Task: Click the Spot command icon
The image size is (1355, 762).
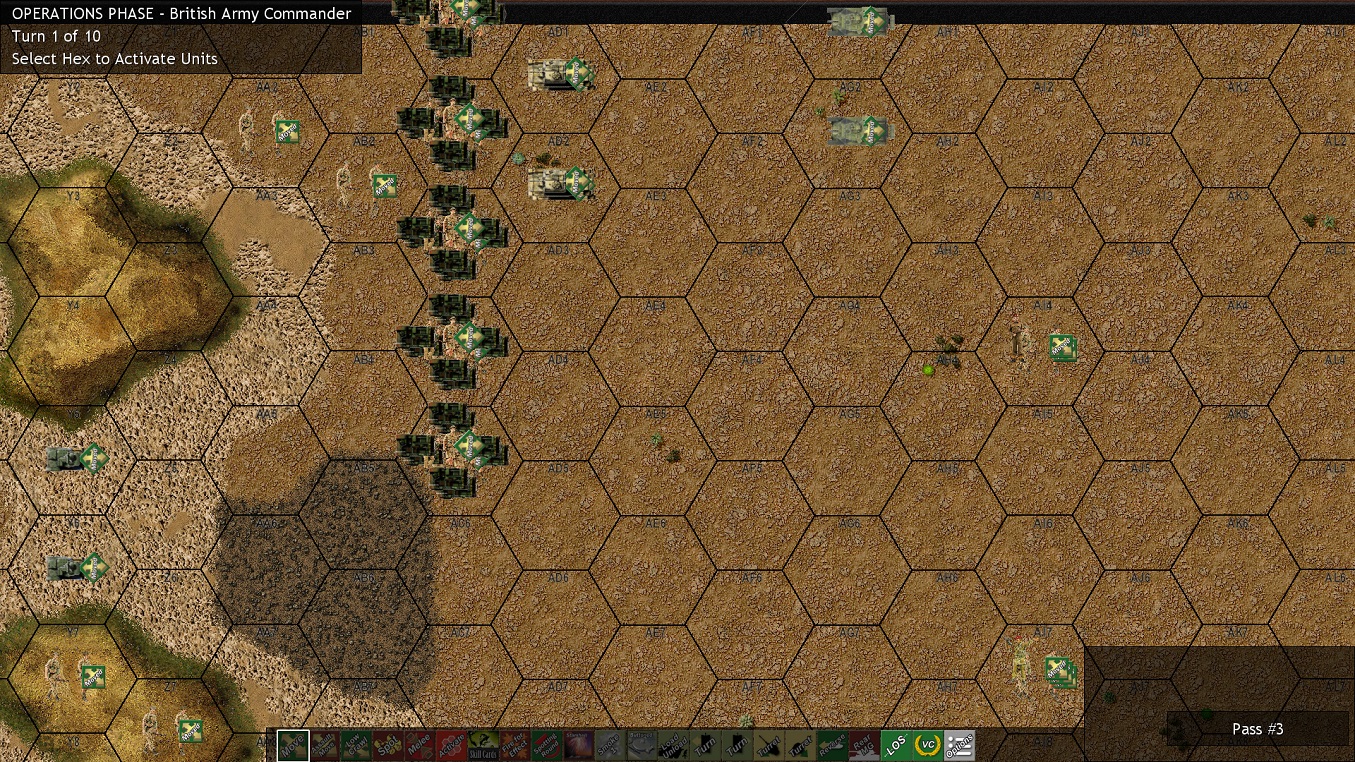Action: tap(388, 745)
